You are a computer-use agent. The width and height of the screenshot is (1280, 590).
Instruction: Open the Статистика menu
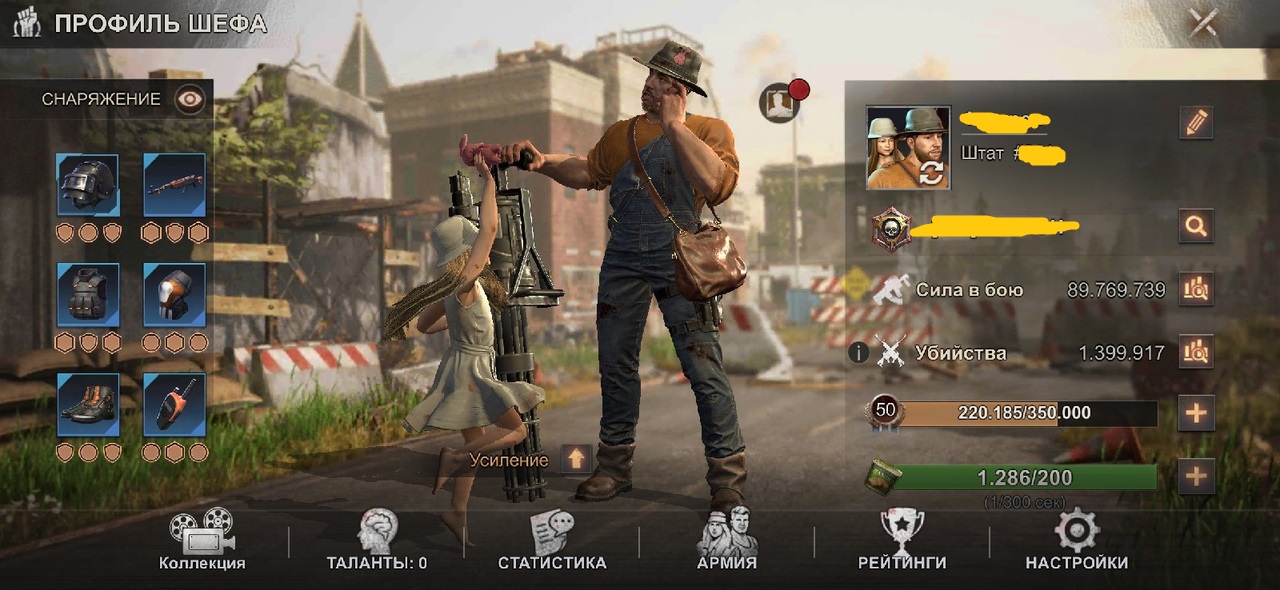click(552, 541)
